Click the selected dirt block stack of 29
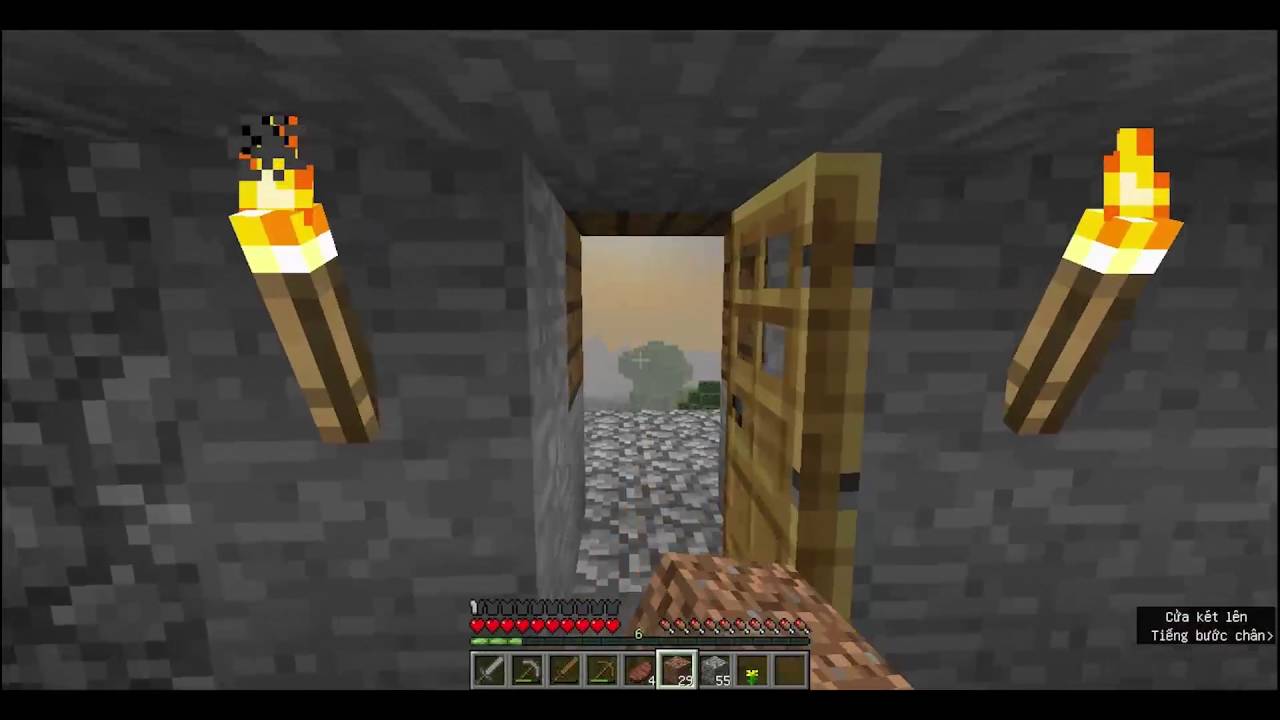Image resolution: width=1280 pixels, height=720 pixels. (x=676, y=668)
